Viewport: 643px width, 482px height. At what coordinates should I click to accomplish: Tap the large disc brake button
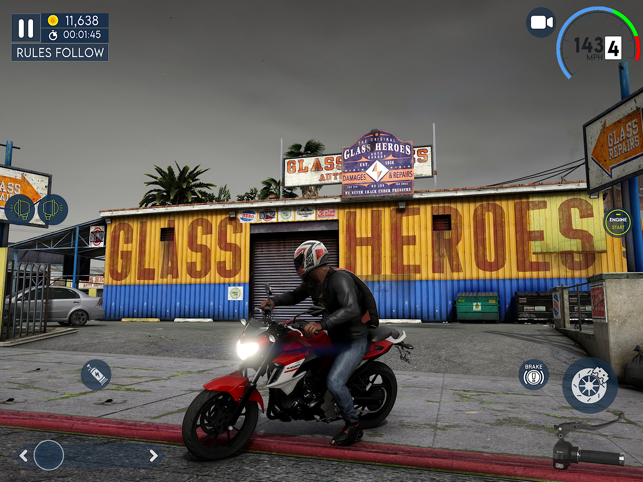click(589, 385)
